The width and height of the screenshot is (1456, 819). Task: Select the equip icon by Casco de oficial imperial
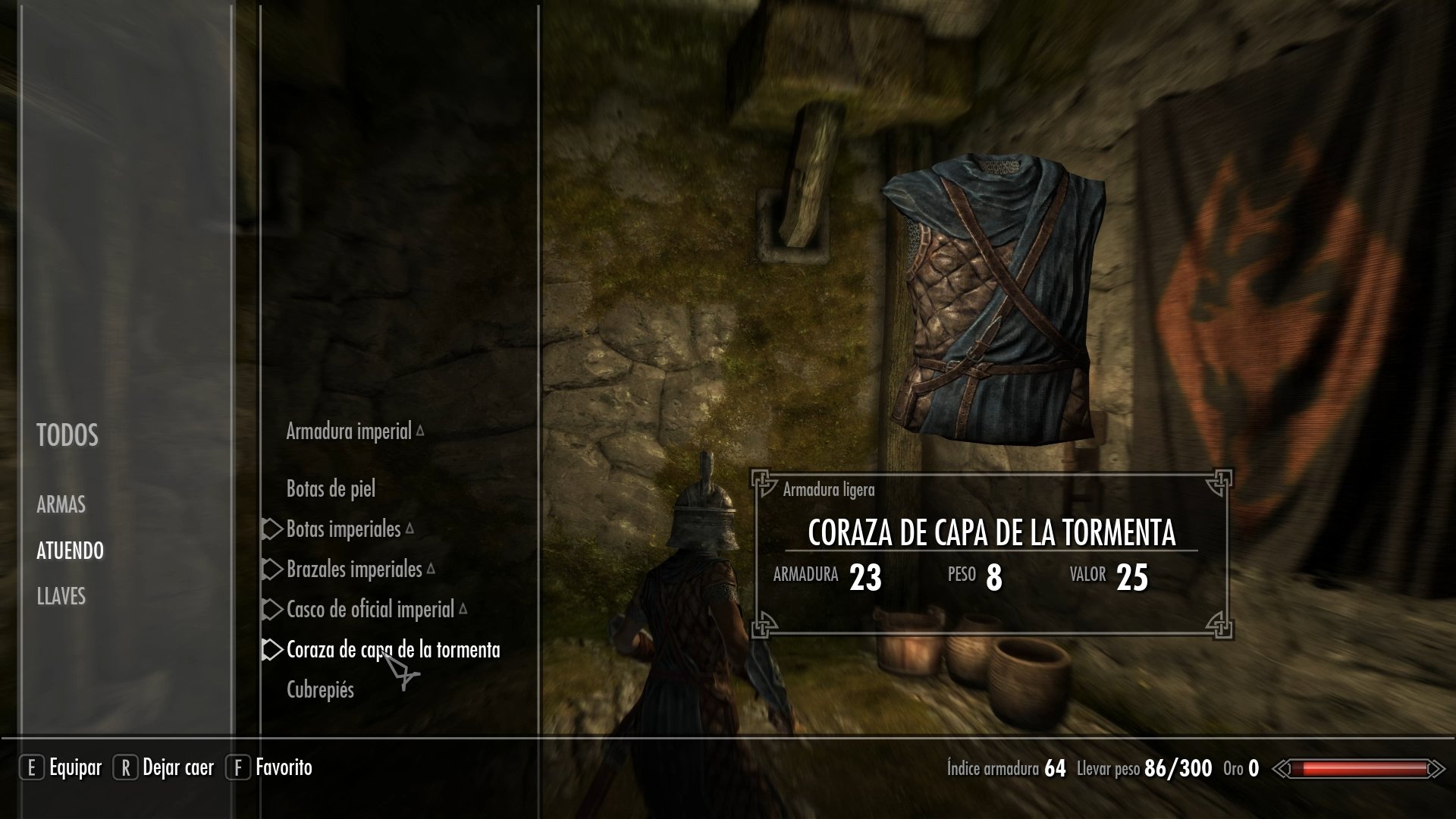tap(273, 610)
